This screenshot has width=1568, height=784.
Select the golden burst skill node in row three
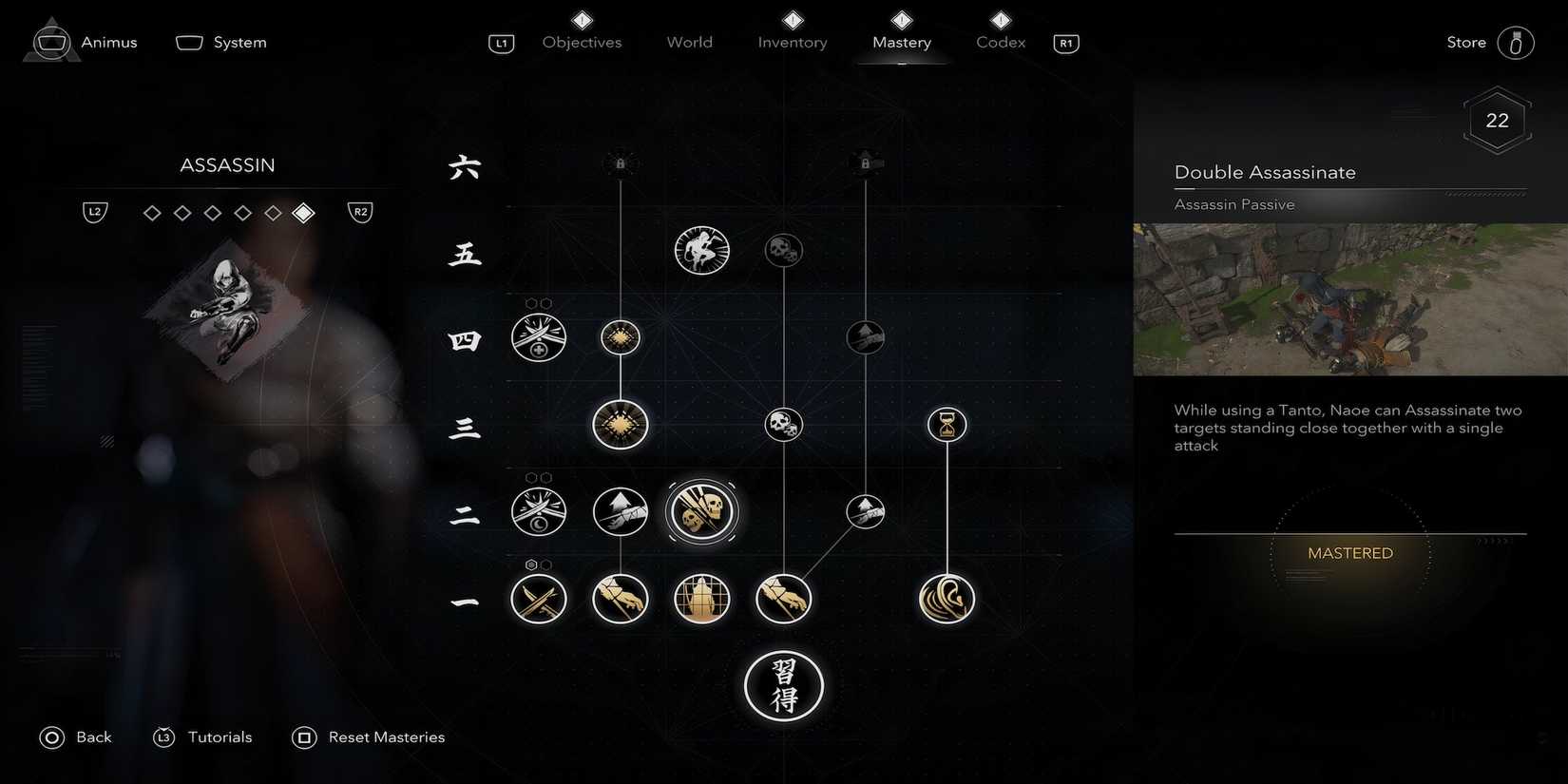[x=621, y=425]
